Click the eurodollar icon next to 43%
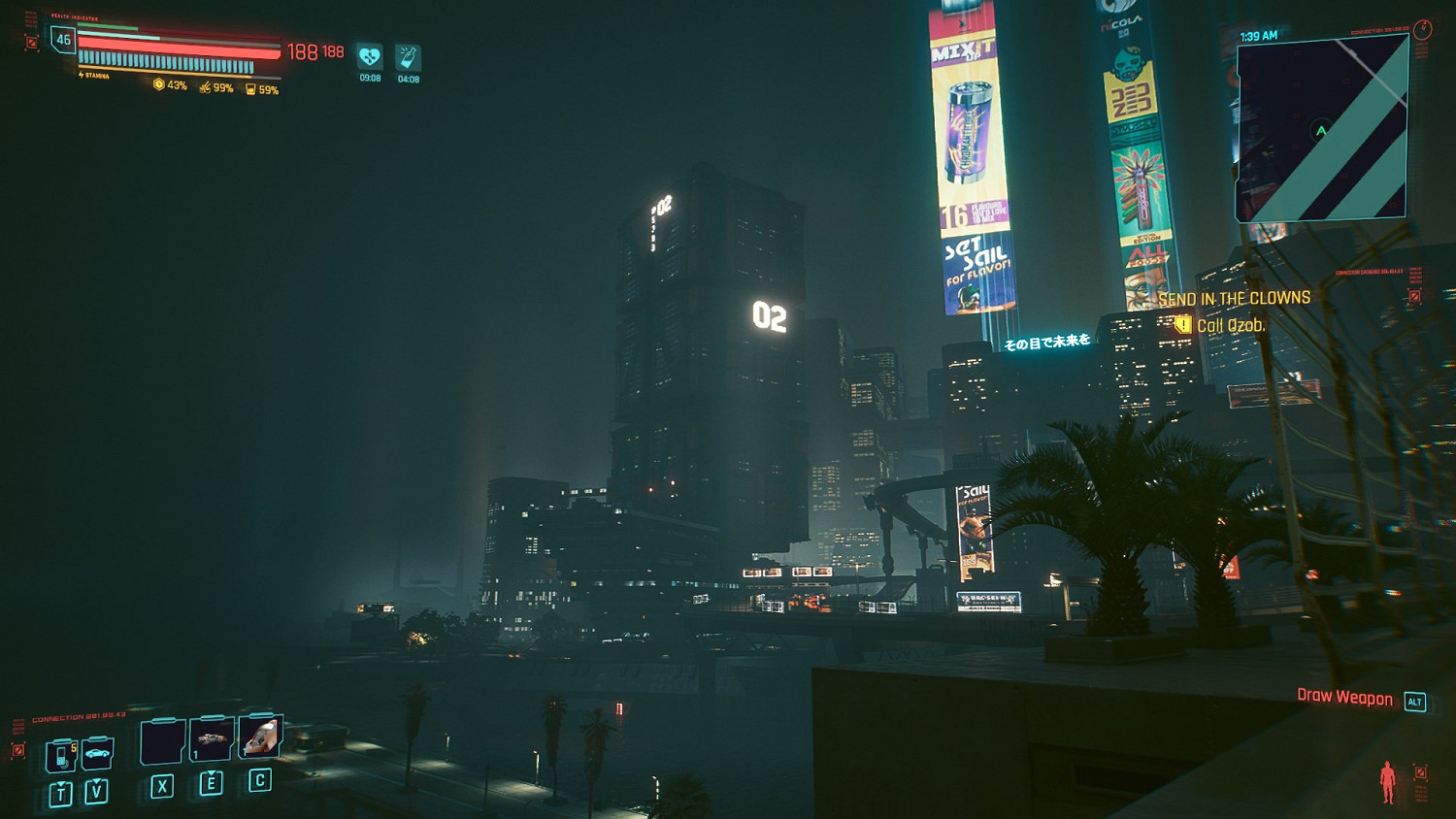Screen dimensions: 1456x819 [159, 86]
